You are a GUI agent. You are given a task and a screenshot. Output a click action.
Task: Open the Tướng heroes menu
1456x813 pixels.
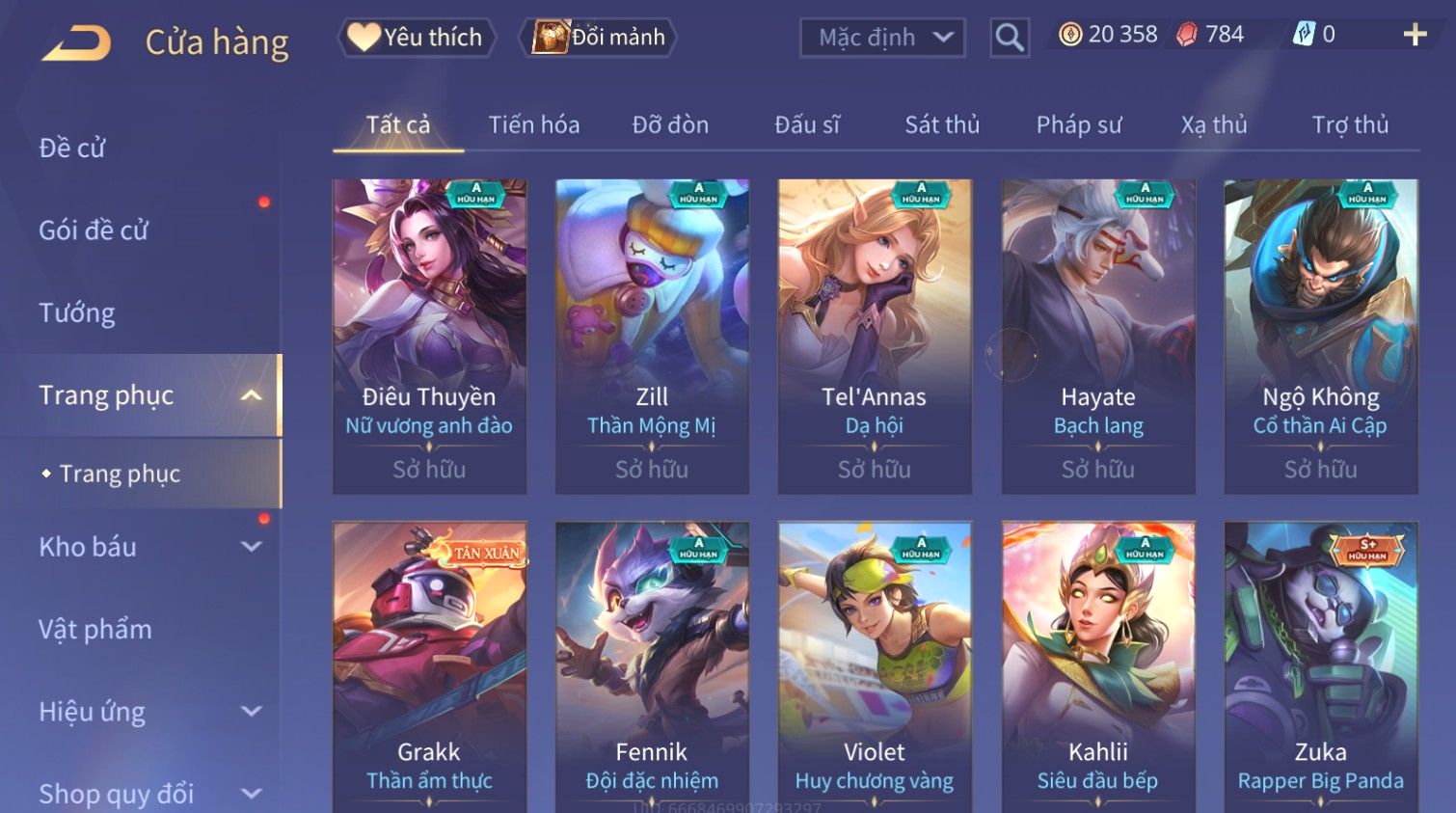(x=77, y=313)
